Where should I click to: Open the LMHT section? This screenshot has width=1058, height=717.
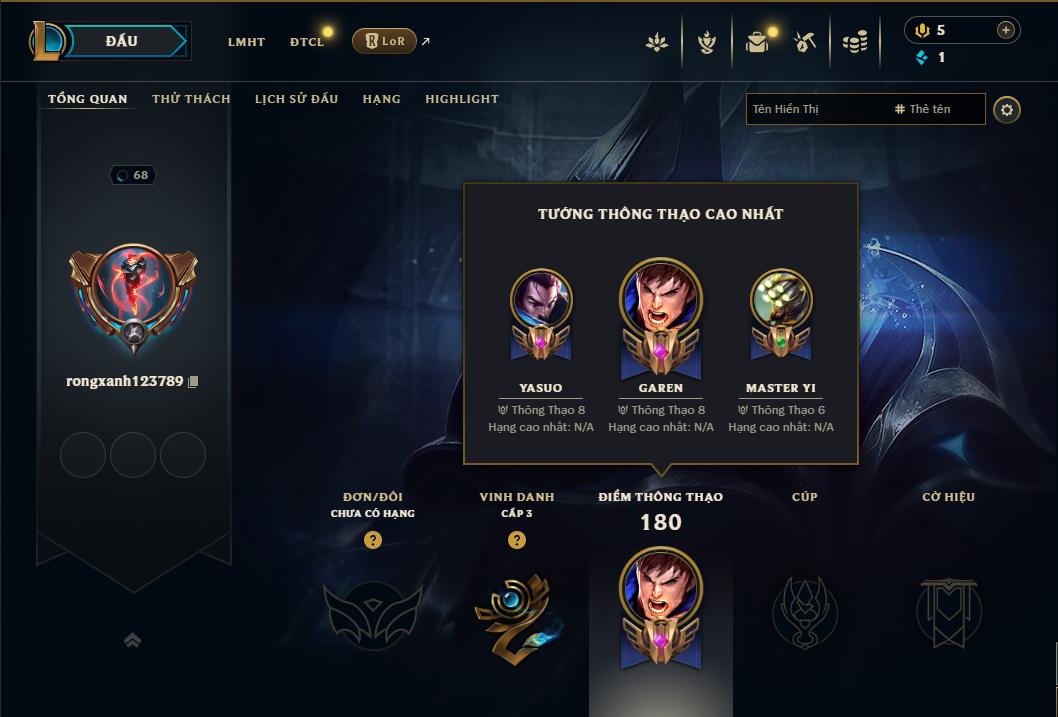click(246, 42)
